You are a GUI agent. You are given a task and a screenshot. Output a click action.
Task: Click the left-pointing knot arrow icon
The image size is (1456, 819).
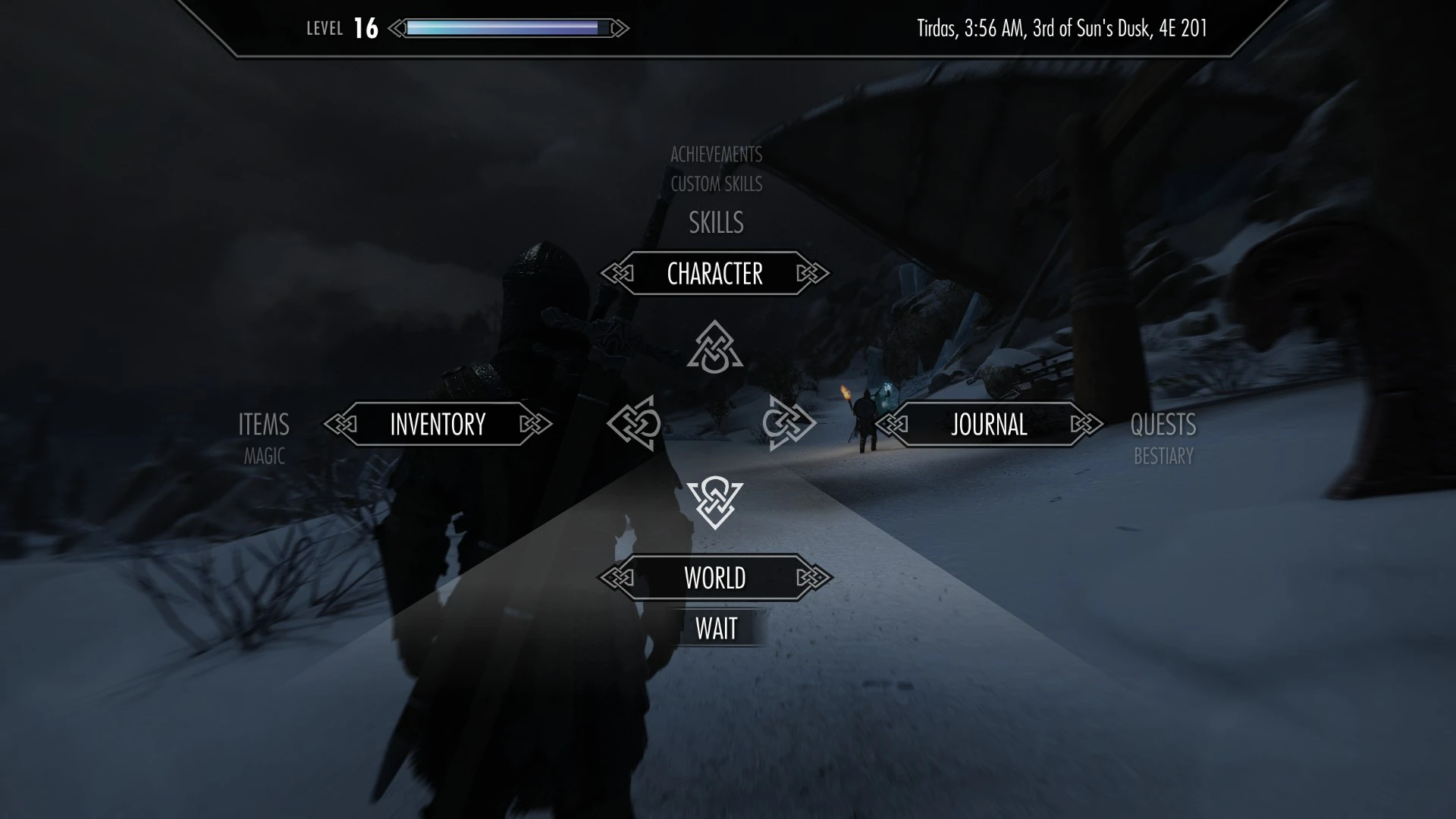(x=635, y=423)
